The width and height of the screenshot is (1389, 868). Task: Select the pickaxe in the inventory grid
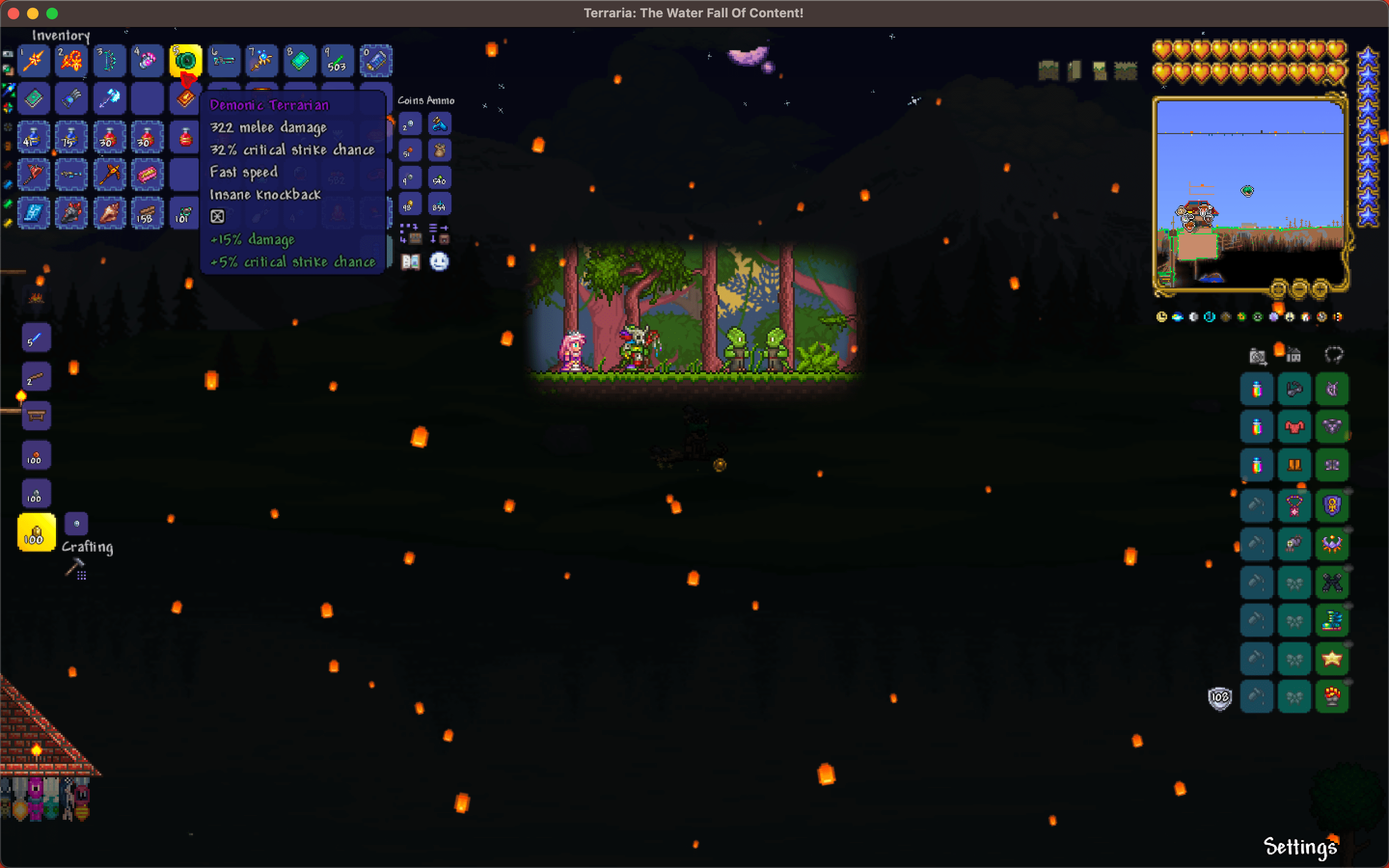[110, 176]
